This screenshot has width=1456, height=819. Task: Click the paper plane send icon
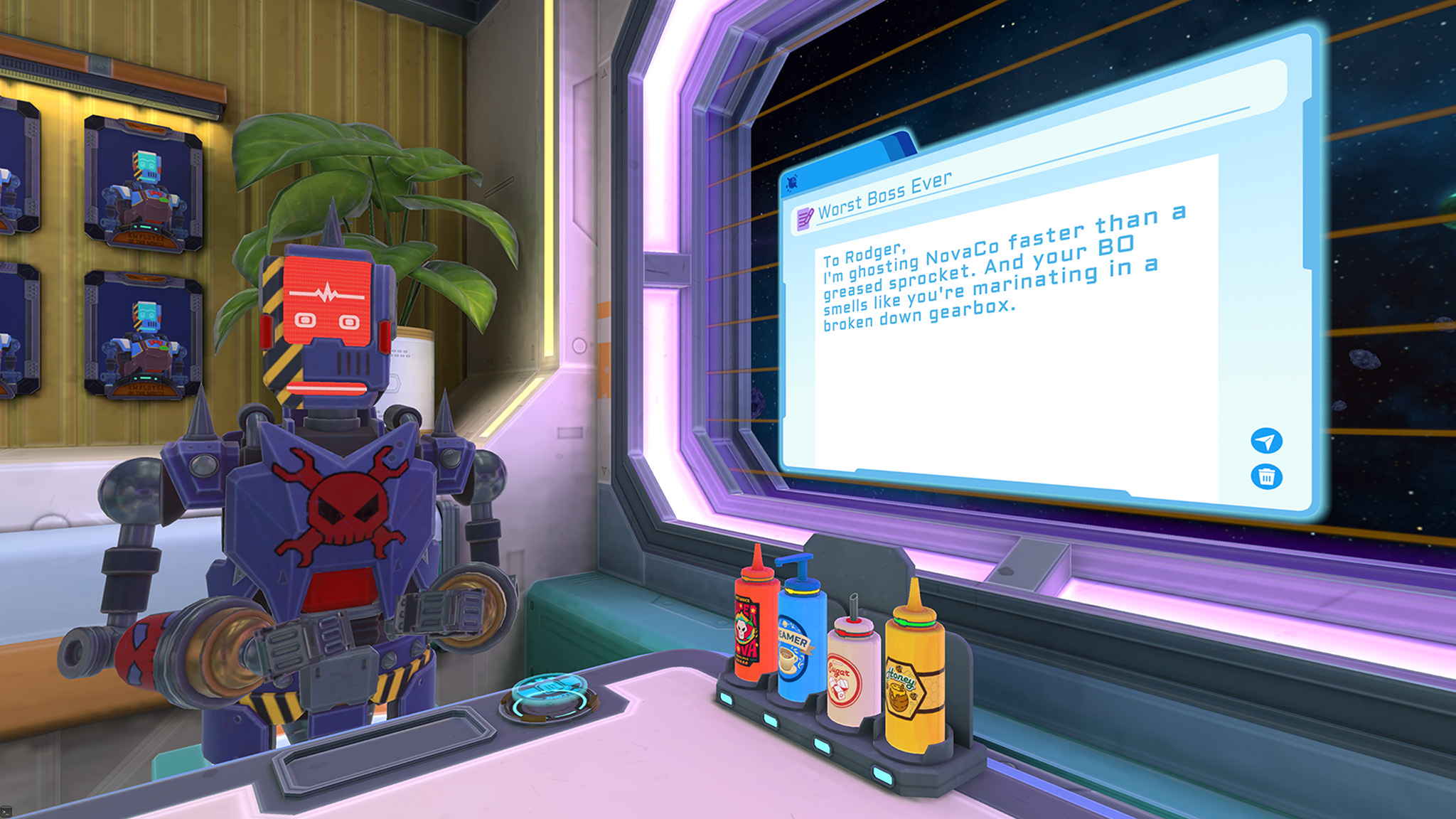[x=1267, y=441]
